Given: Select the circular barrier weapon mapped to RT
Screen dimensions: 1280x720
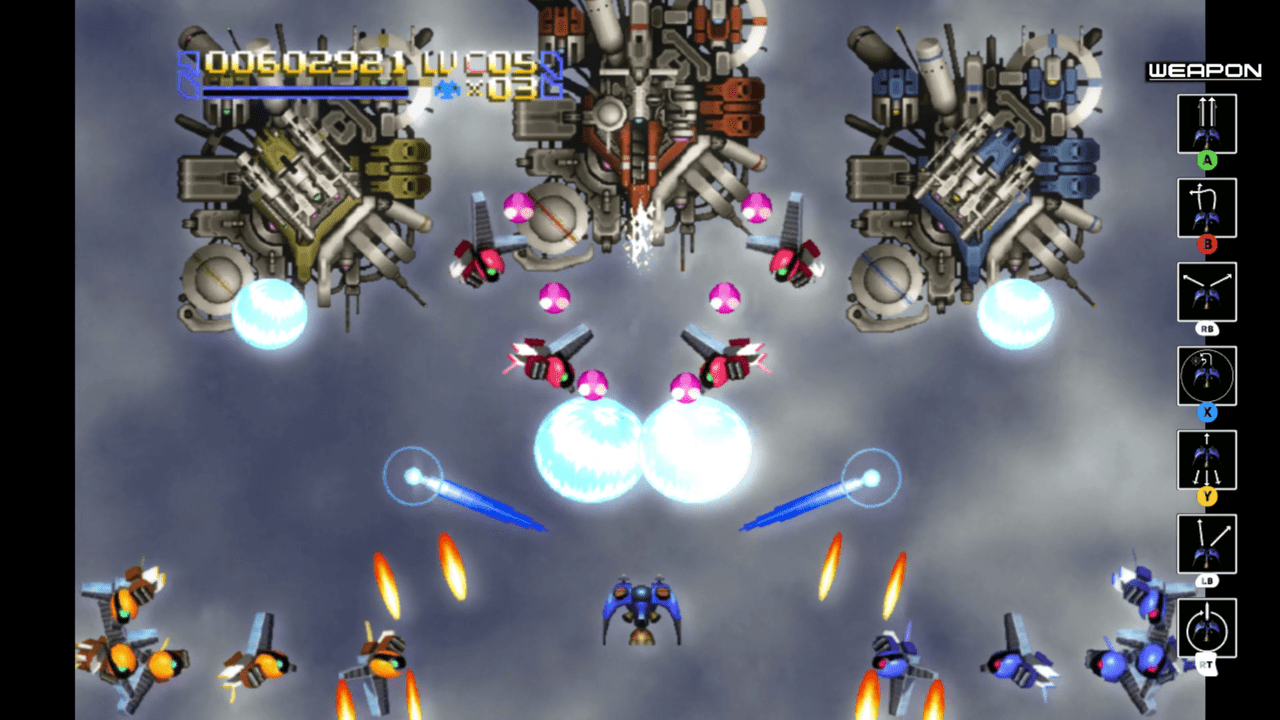Looking at the screenshot, I should pos(1207,627).
